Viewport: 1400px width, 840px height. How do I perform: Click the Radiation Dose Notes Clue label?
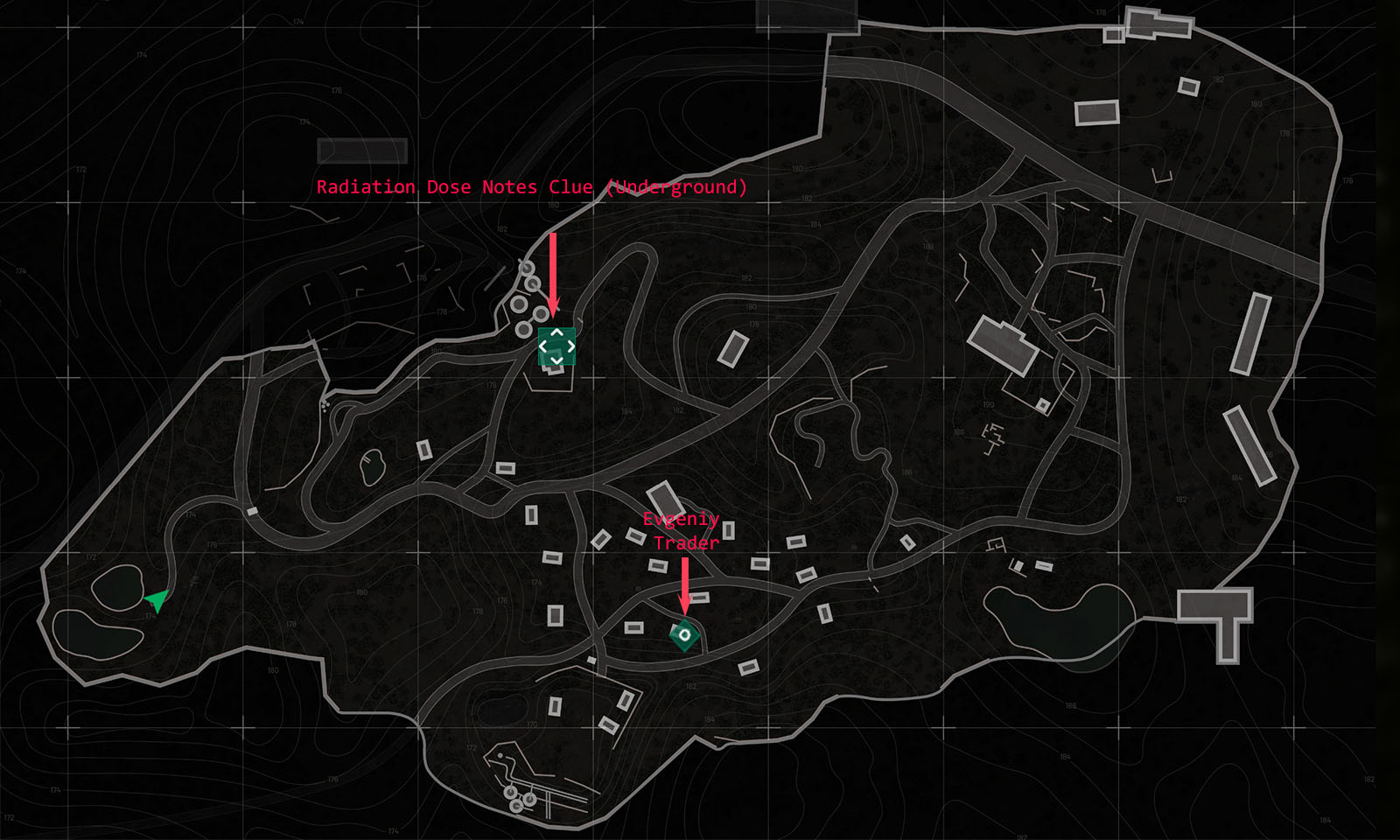(531, 186)
